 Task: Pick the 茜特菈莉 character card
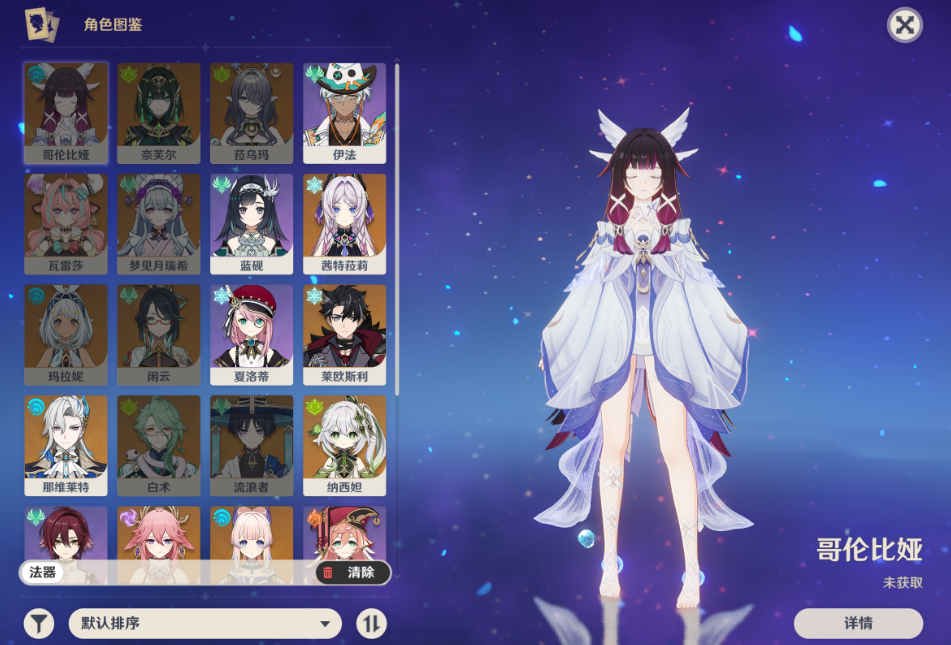coord(344,224)
